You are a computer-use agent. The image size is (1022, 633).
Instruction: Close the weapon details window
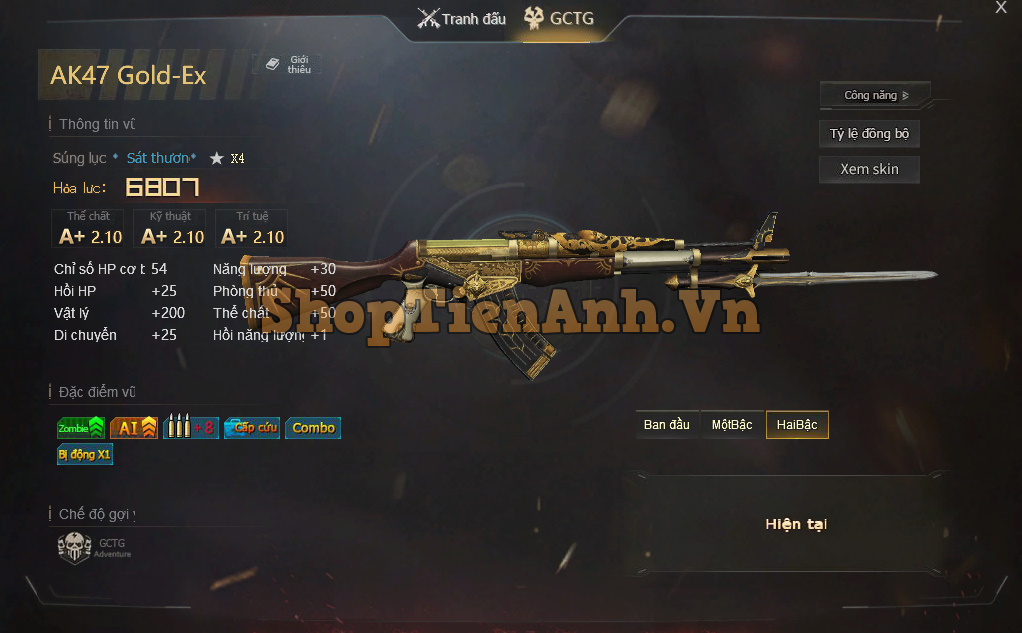tap(1001, 8)
